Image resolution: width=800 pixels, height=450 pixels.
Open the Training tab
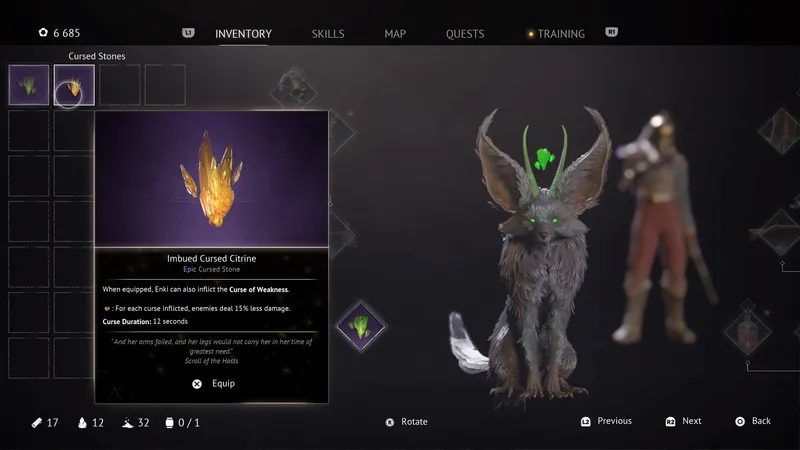click(x=560, y=34)
